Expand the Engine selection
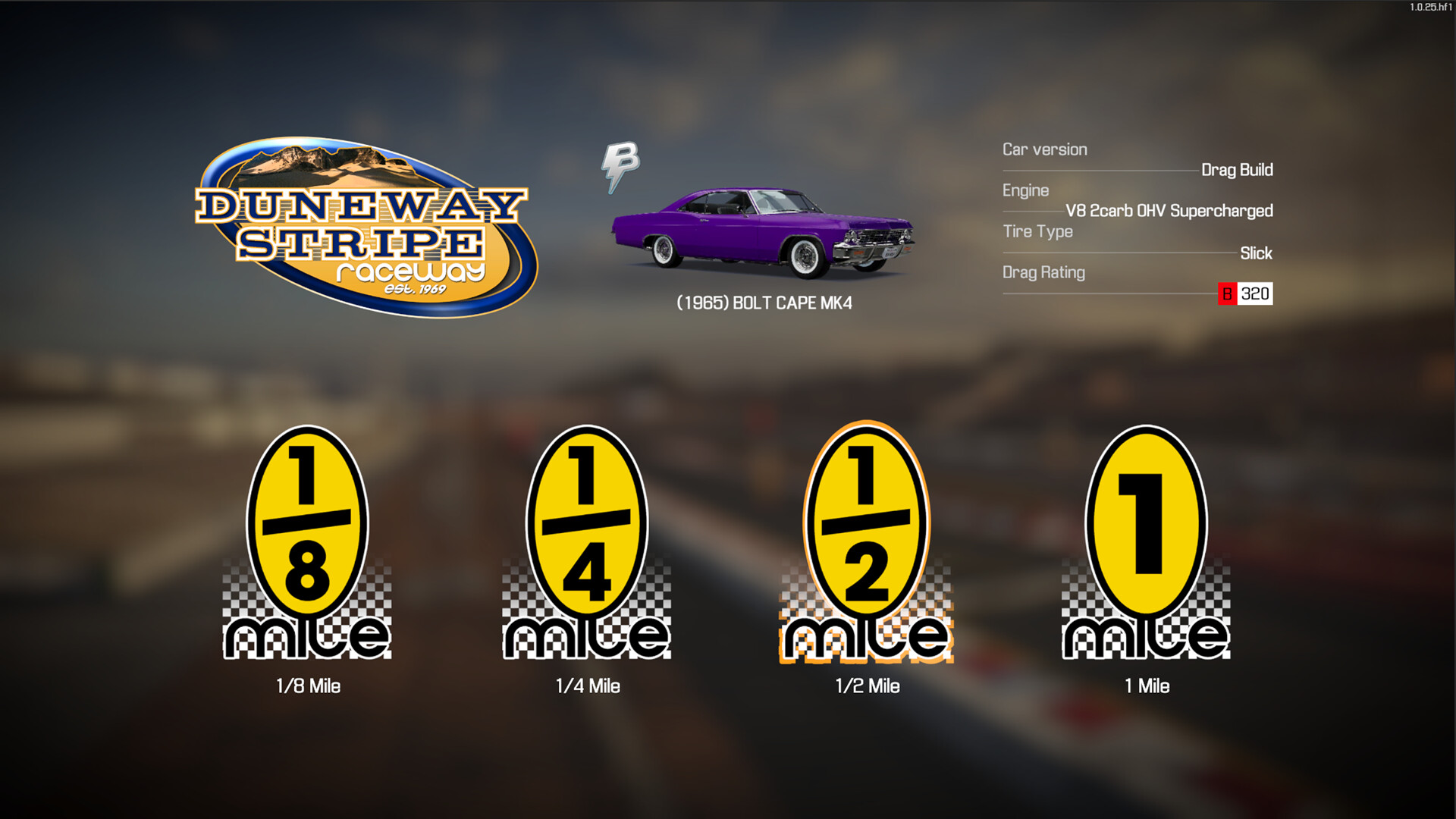The width and height of the screenshot is (1456, 819). (1026, 190)
